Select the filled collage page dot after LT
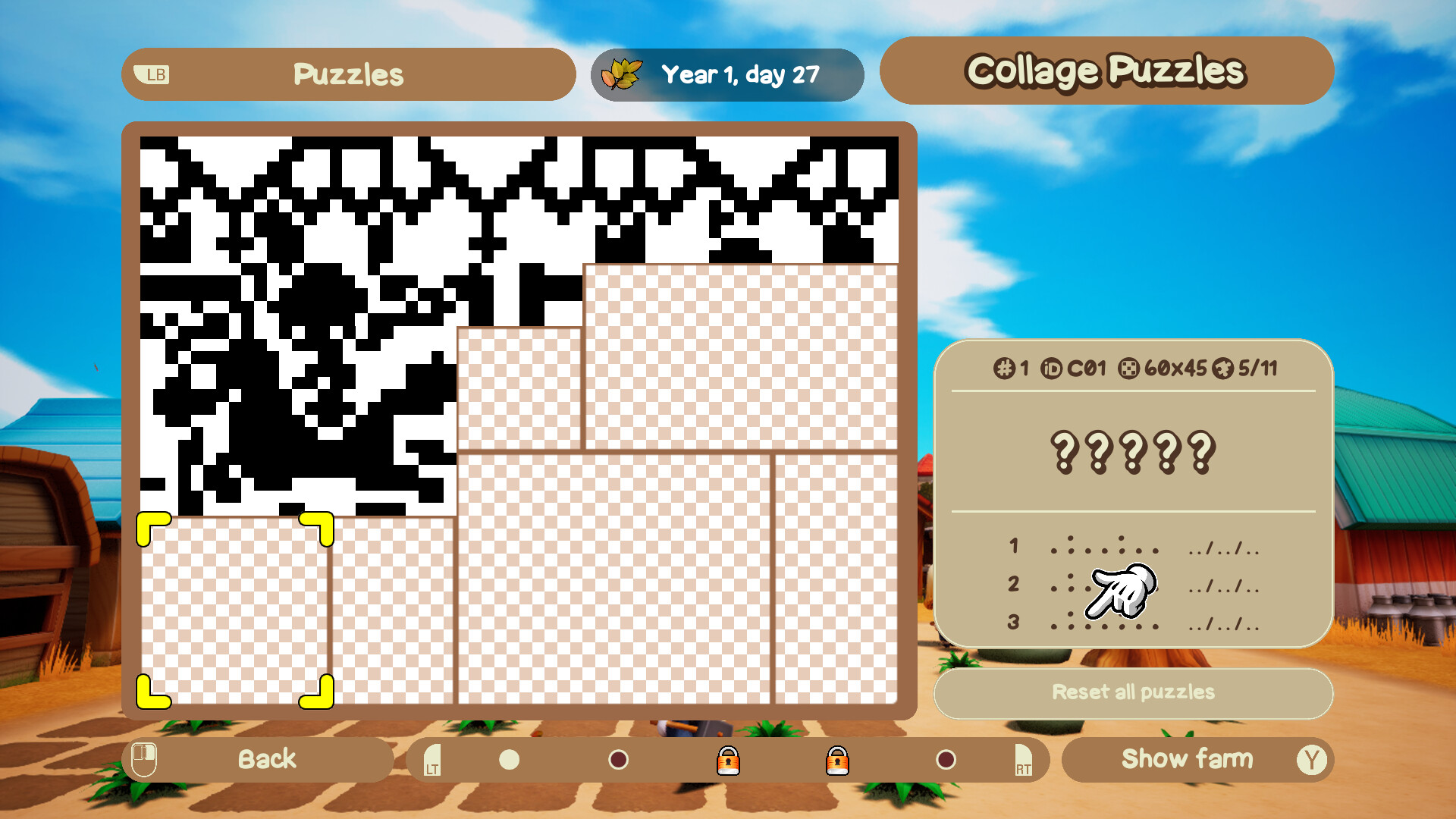1456x819 pixels. pyautogui.click(x=508, y=761)
